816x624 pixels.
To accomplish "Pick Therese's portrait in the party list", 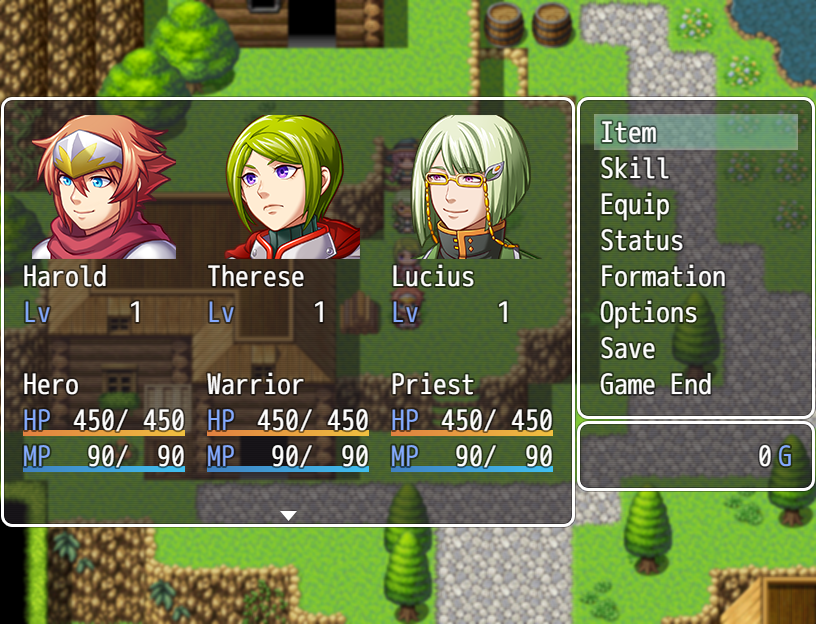I will [288, 187].
